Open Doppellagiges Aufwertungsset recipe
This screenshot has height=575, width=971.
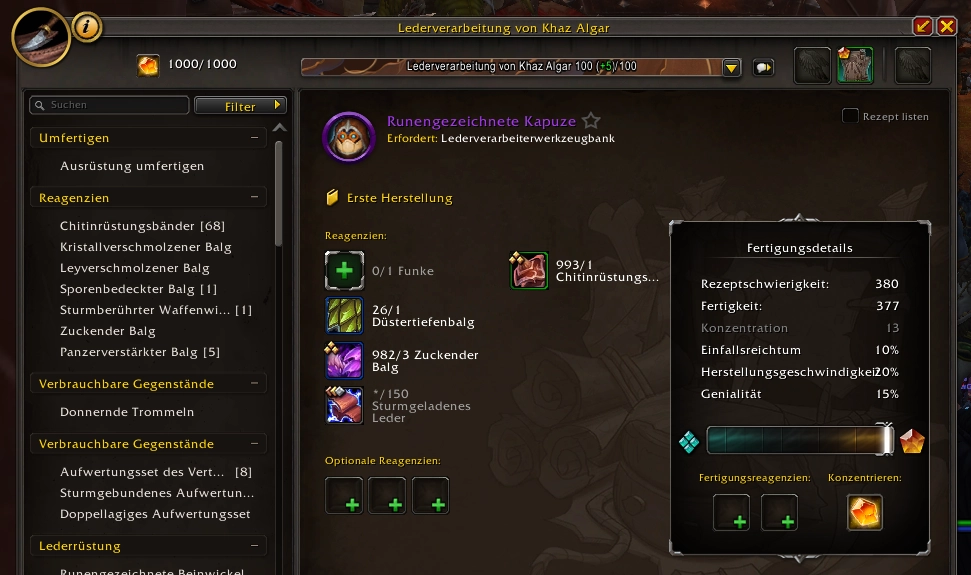tap(155, 514)
